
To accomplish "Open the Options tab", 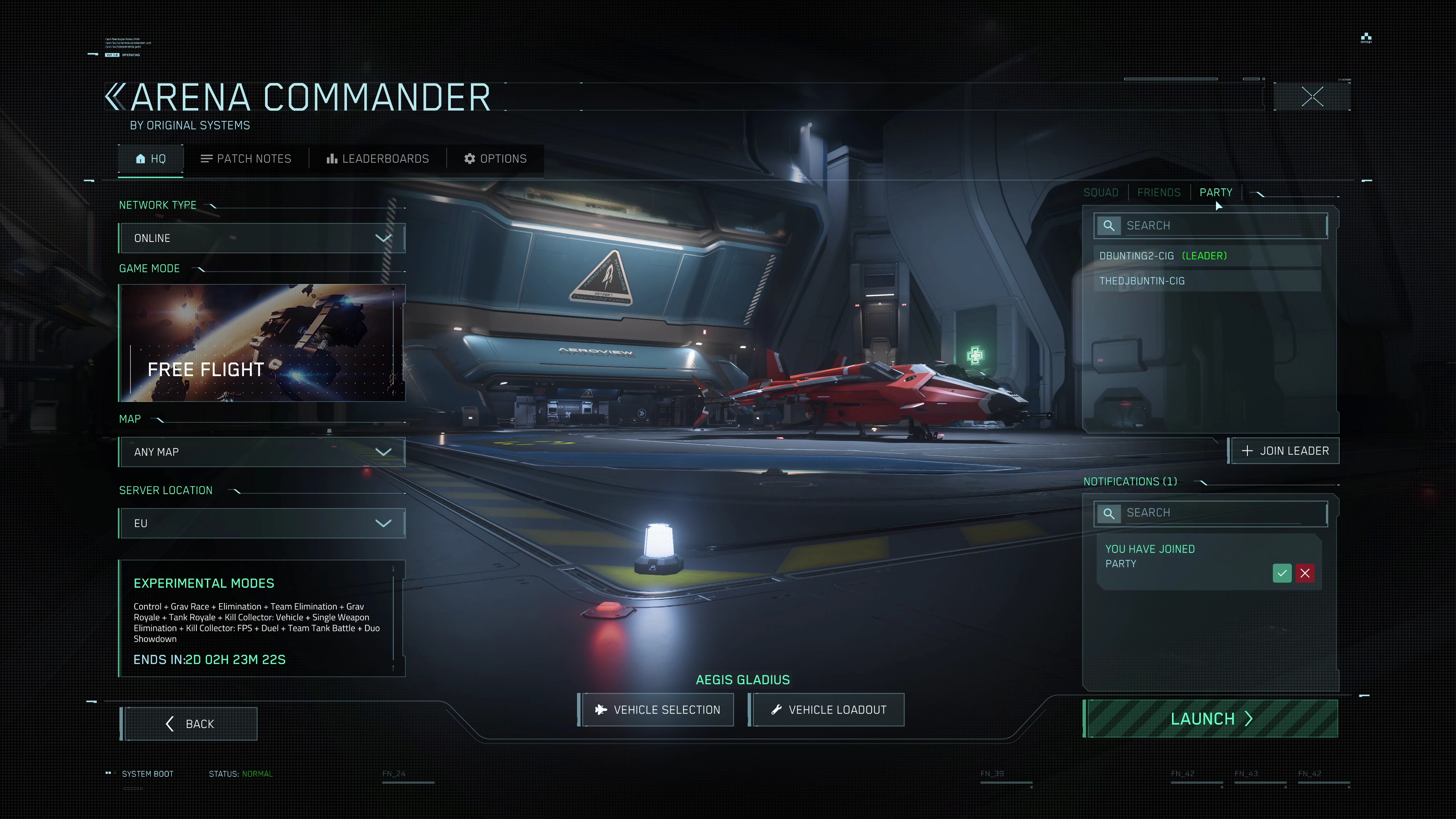I will tap(495, 159).
